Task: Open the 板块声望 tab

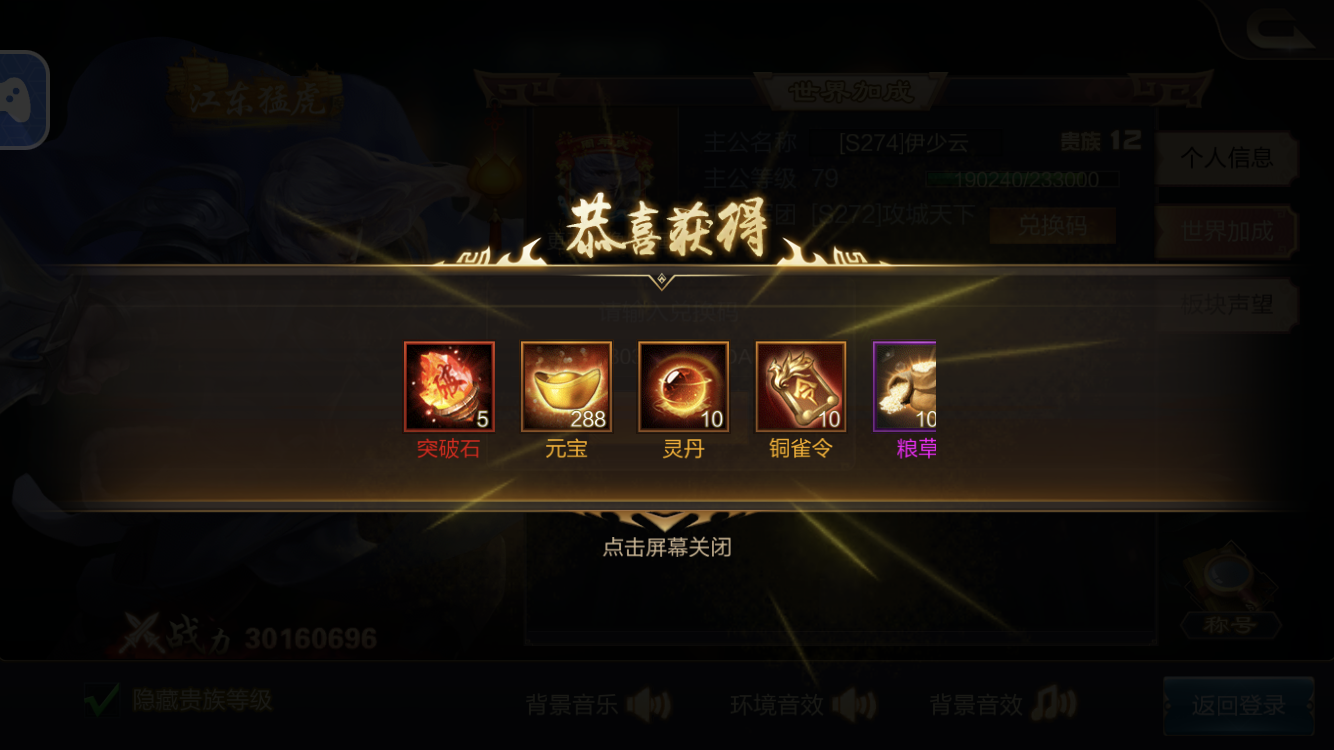Action: pyautogui.click(x=1227, y=306)
